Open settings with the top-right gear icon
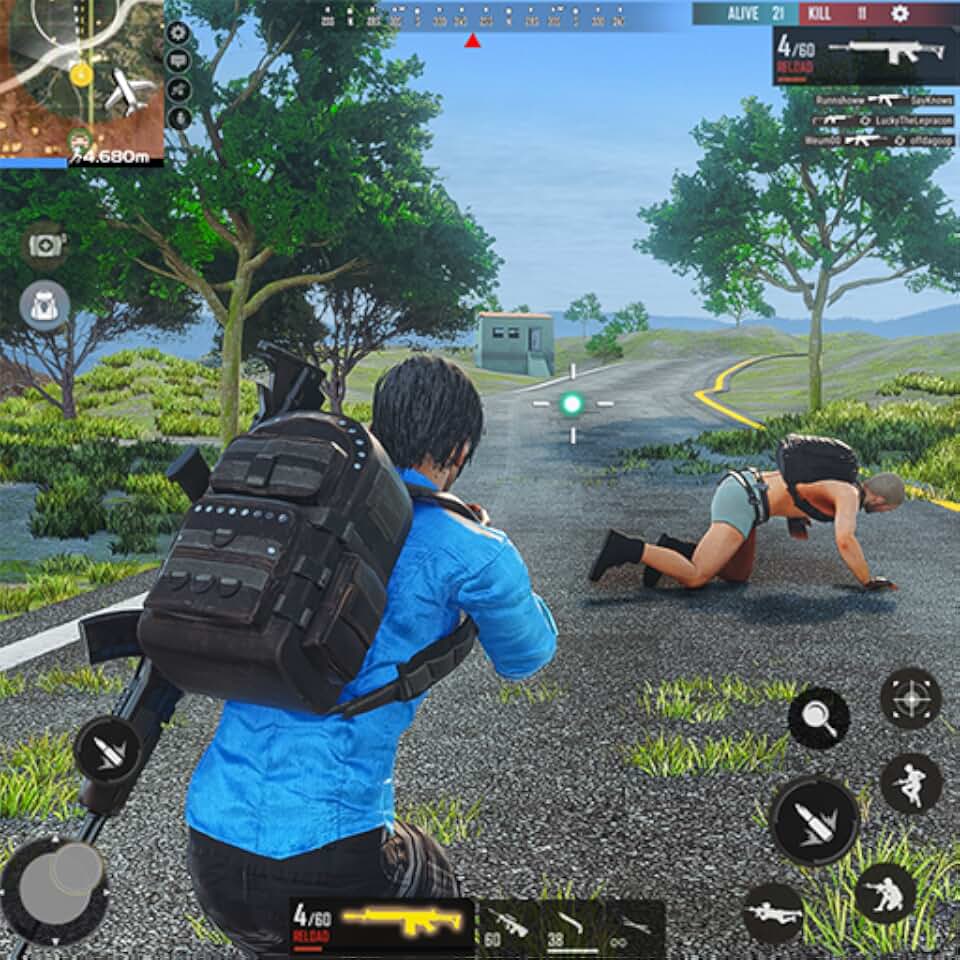Image resolution: width=960 pixels, height=960 pixels. pyautogui.click(x=900, y=13)
